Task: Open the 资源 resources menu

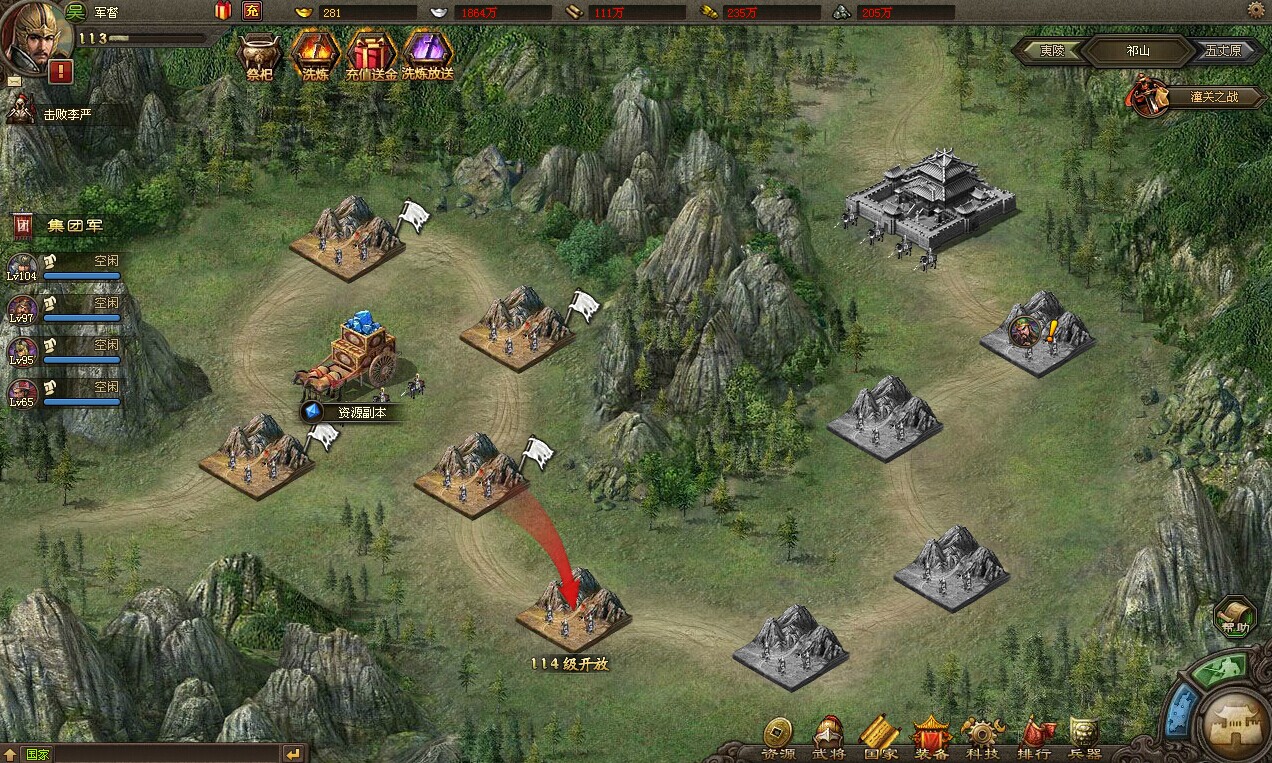Action: [x=778, y=738]
